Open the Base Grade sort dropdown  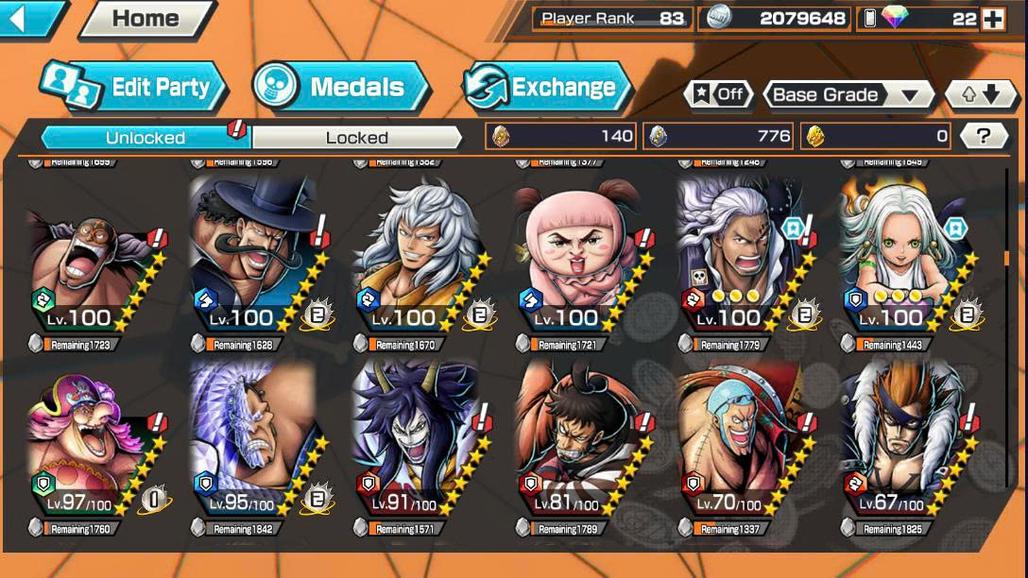tap(848, 95)
